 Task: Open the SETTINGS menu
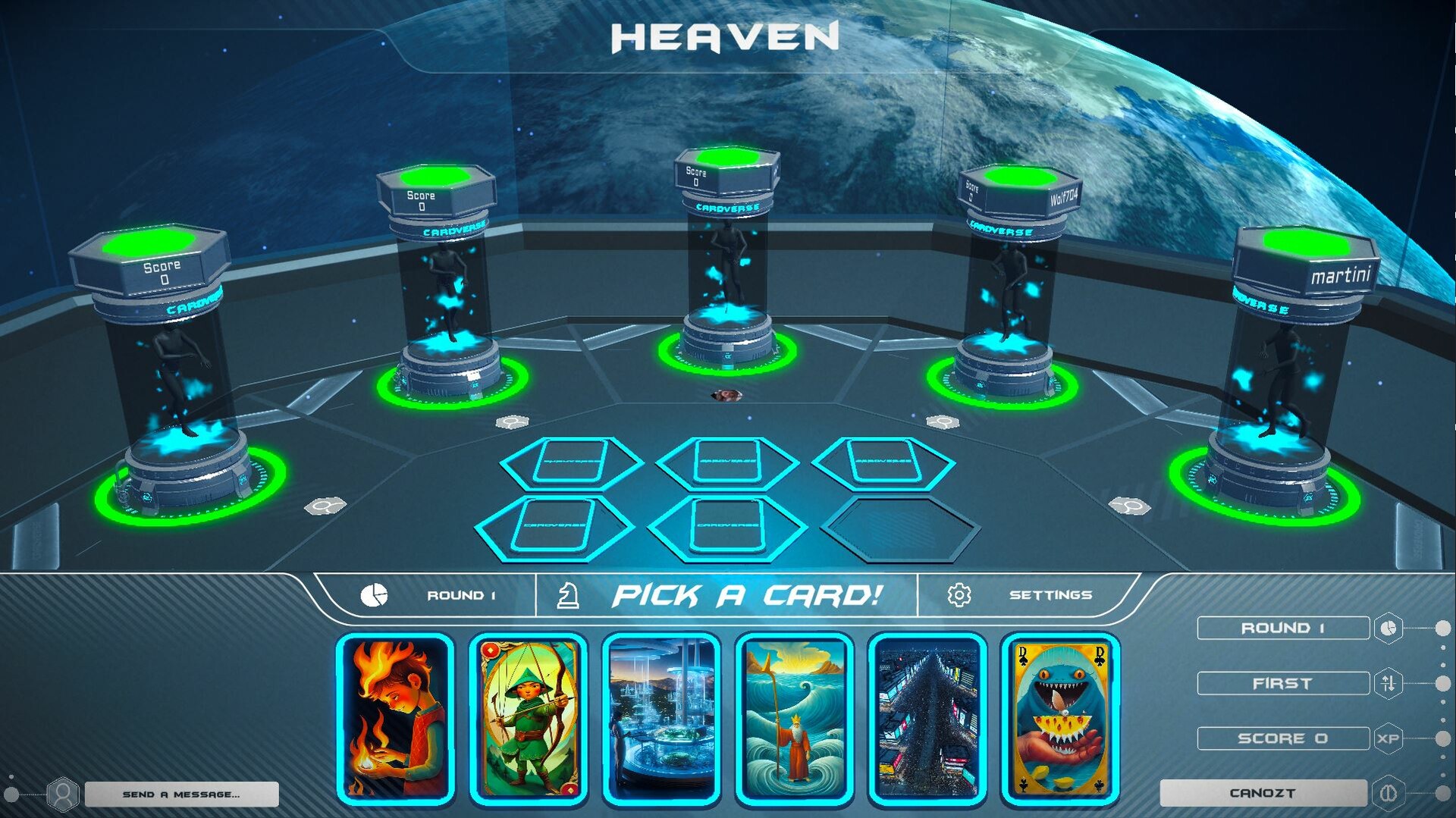pyautogui.click(x=1051, y=594)
